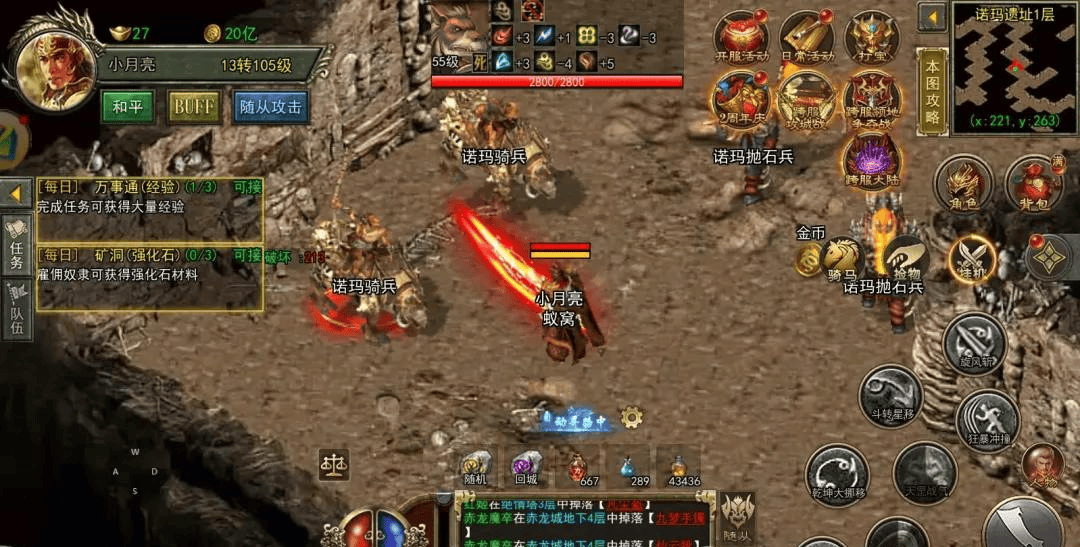The width and height of the screenshot is (1080, 547).
Task: Toggle the 和平 attack mode button
Action: [127, 107]
